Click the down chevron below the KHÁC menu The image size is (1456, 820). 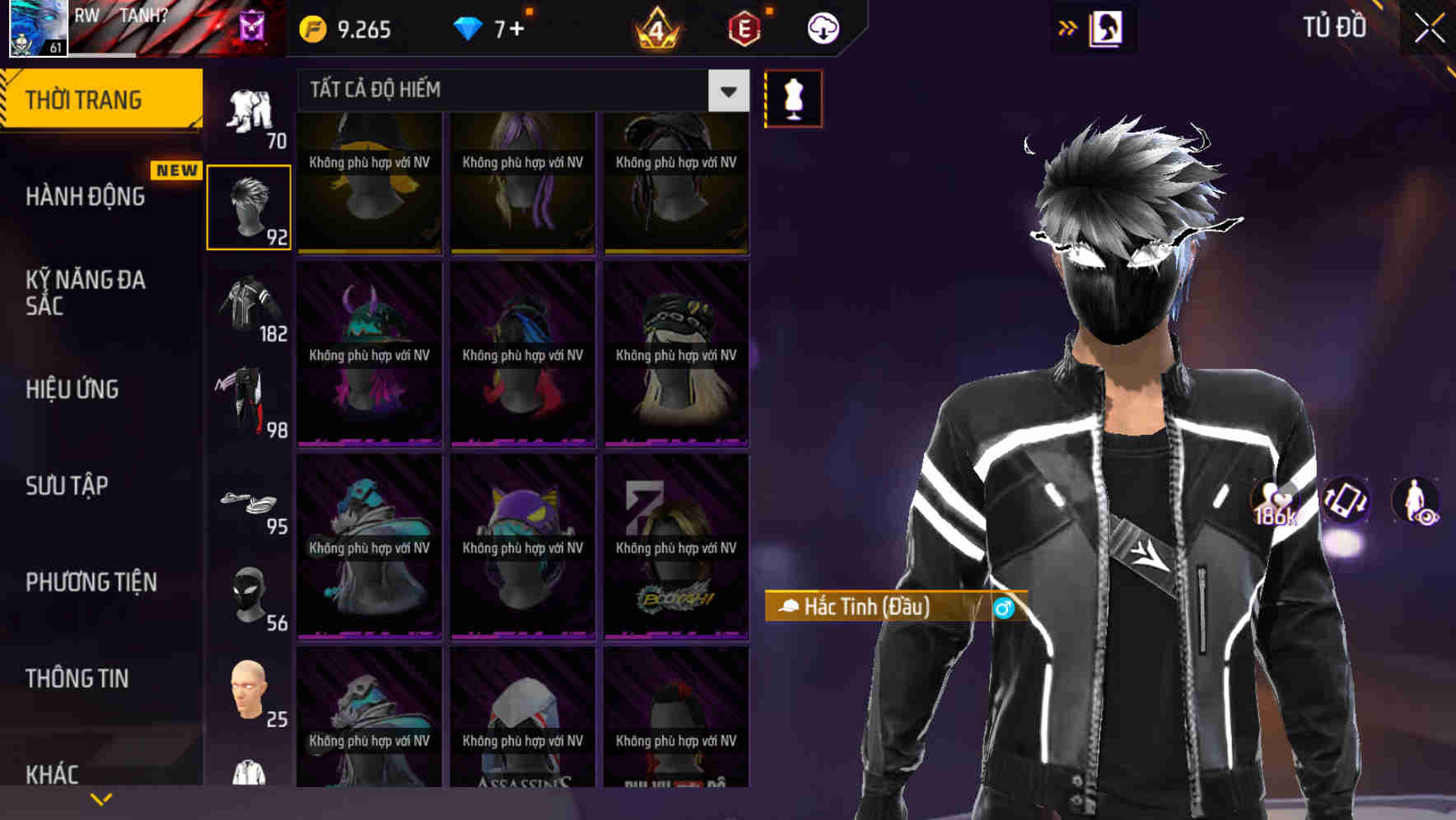coord(100,797)
